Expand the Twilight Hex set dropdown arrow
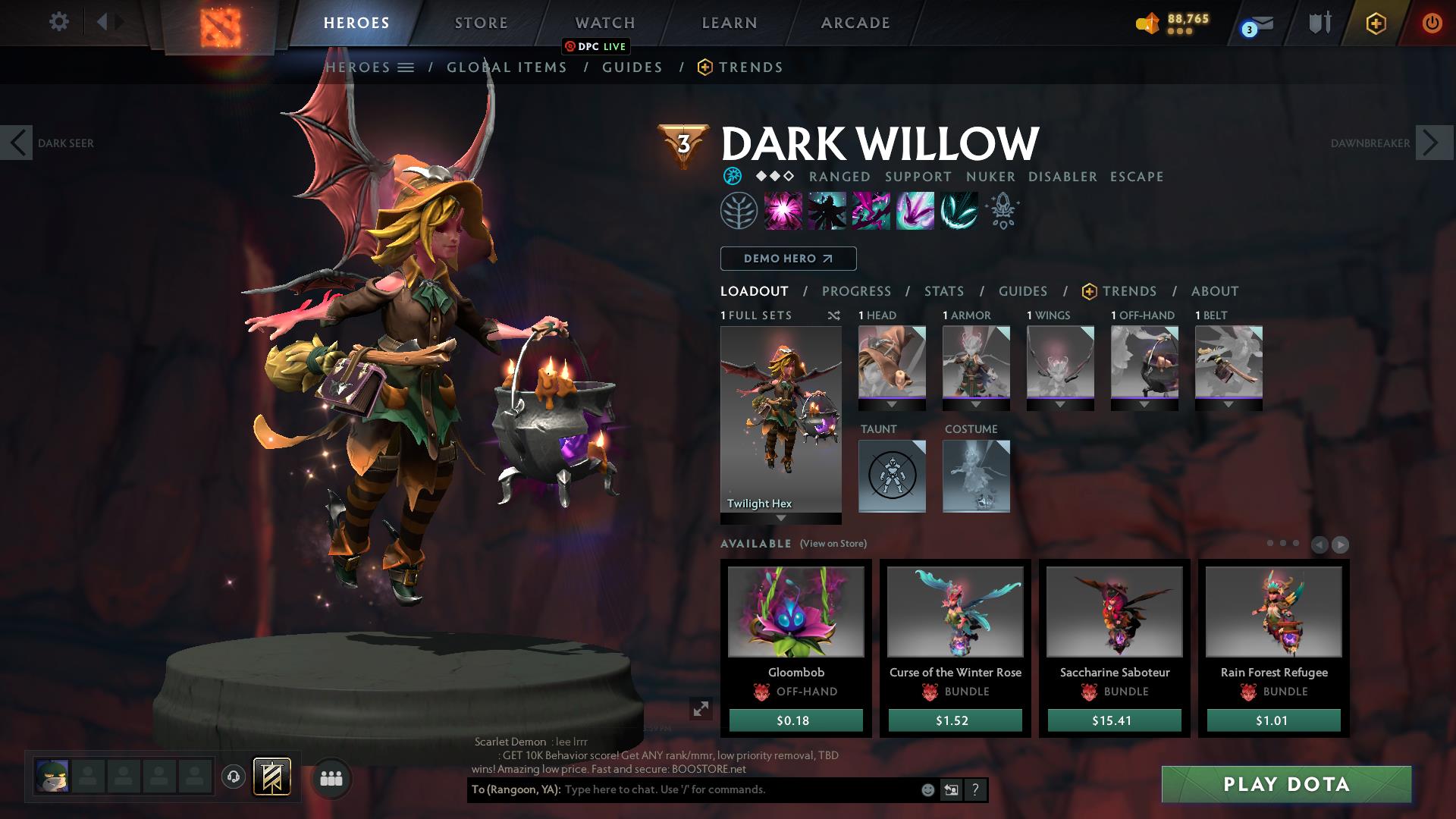 [x=780, y=518]
